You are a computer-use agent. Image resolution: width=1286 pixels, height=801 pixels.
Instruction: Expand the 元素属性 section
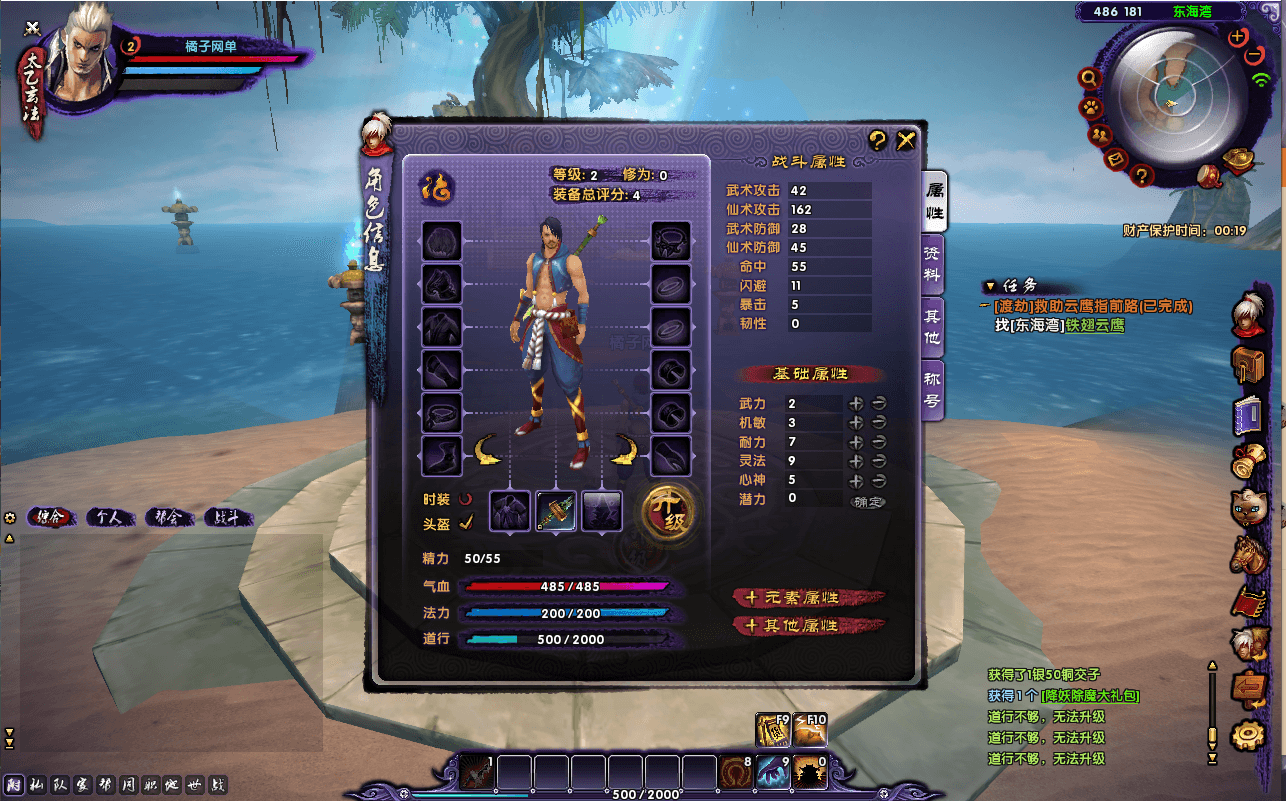coord(808,598)
